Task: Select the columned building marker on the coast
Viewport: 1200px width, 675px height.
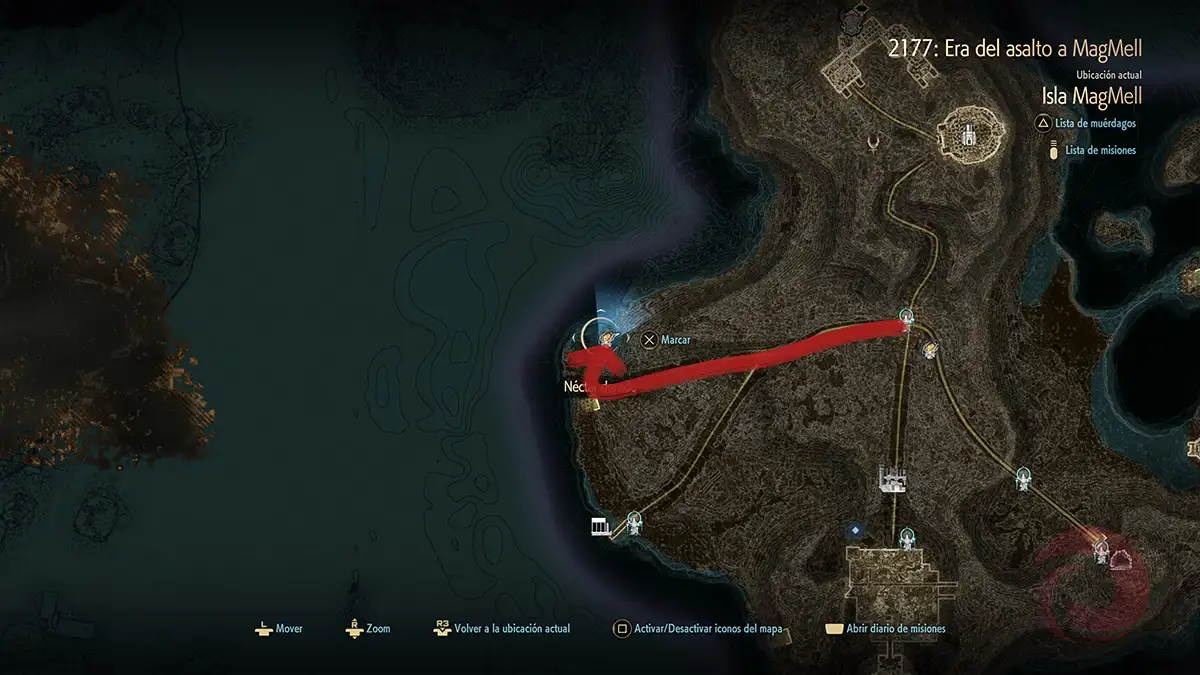Action: (601, 526)
